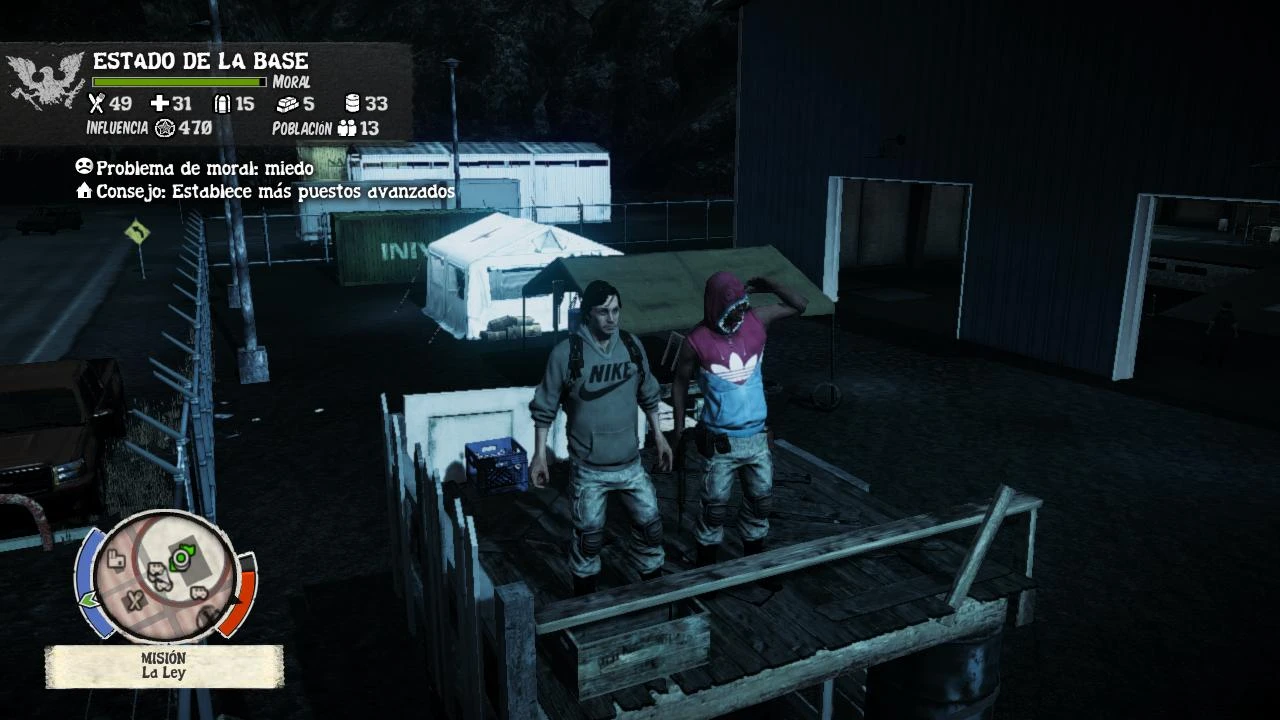This screenshot has height=720, width=1280.
Task: Click the ammunition pouch icon showing 15
Action: tap(223, 103)
